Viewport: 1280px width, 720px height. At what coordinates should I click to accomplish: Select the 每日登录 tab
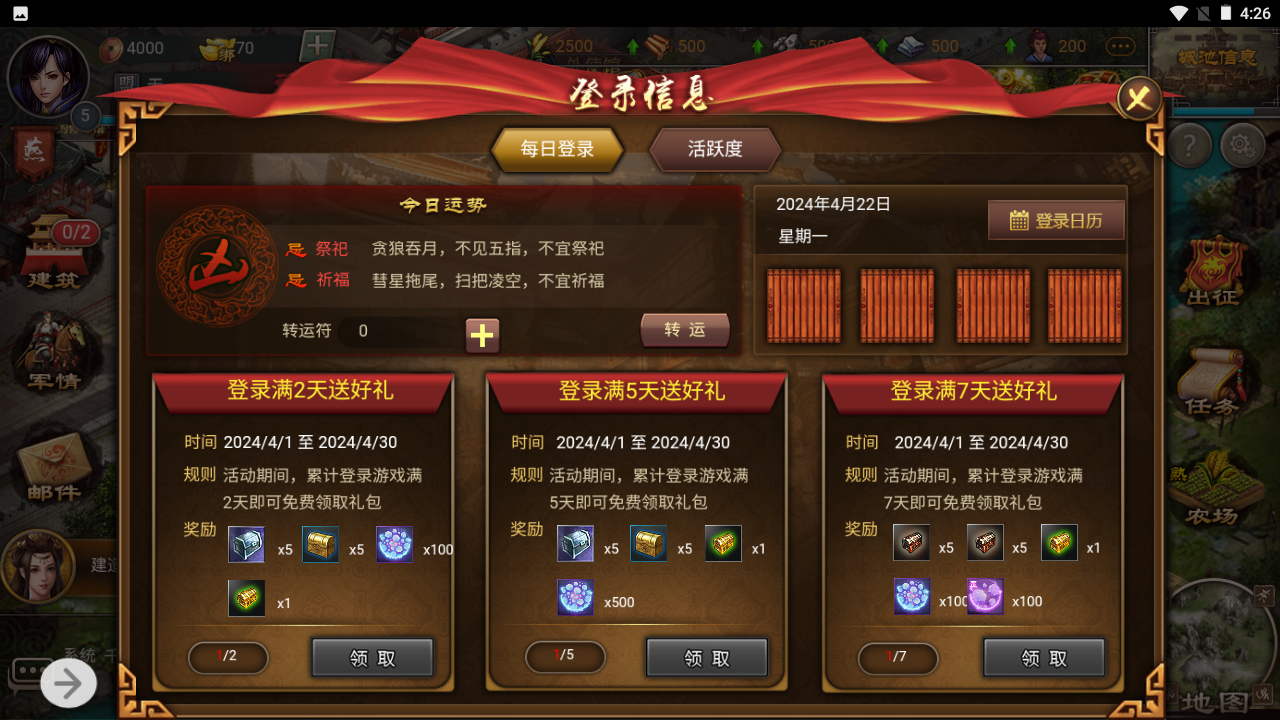(557, 150)
